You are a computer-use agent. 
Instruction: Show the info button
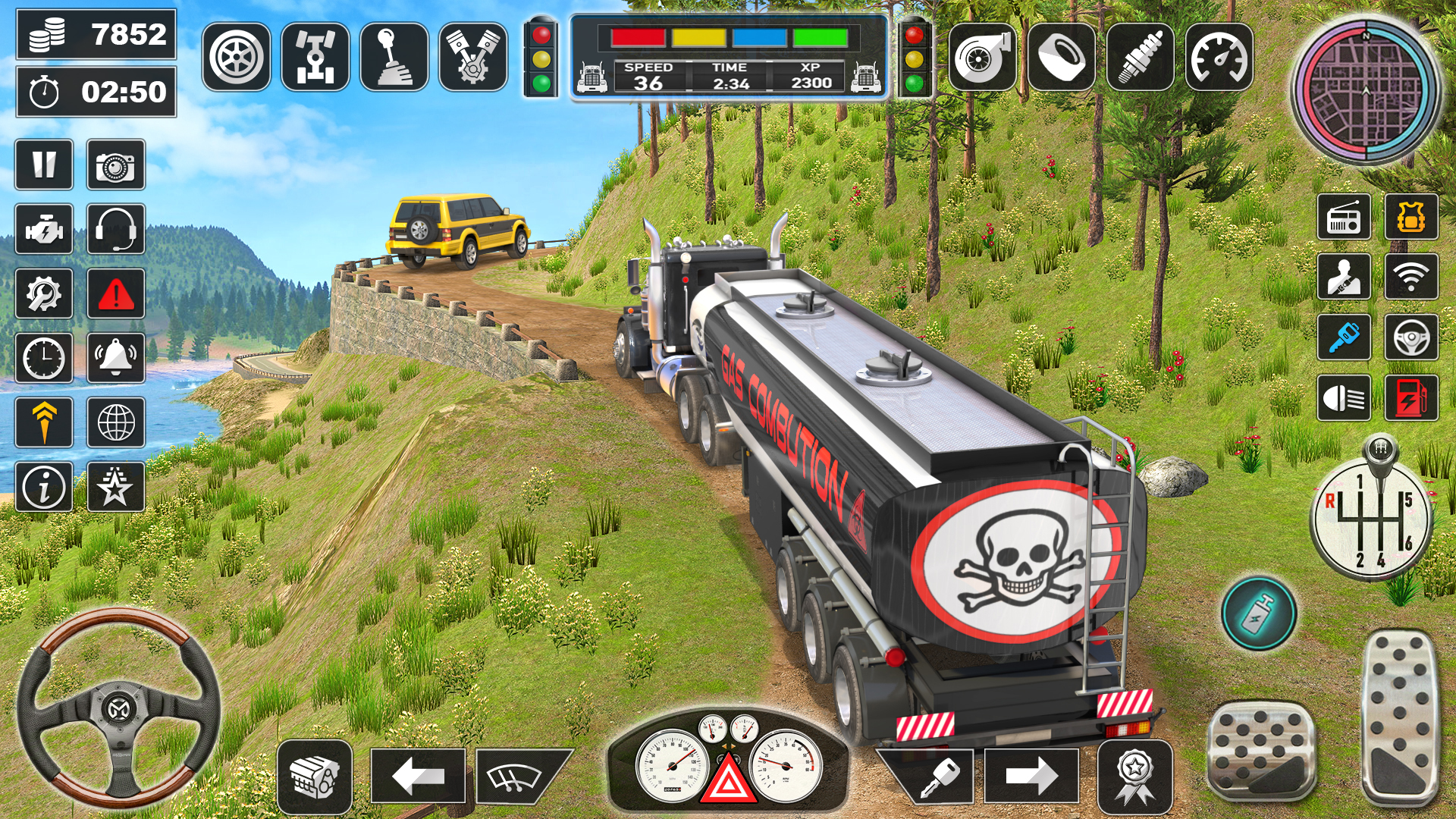coord(44,487)
